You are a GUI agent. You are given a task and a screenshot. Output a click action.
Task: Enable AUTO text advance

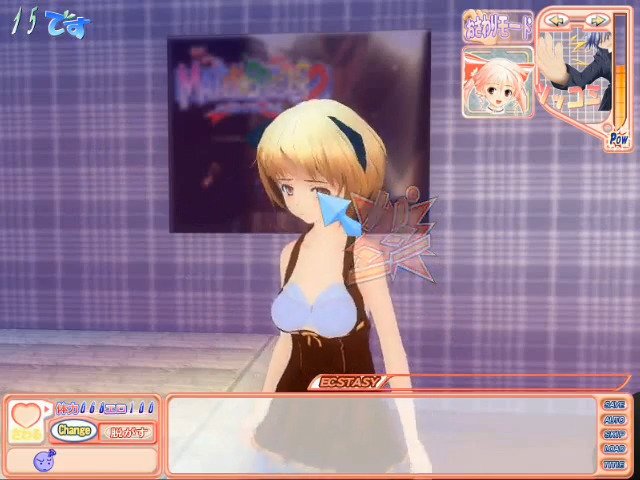613,420
